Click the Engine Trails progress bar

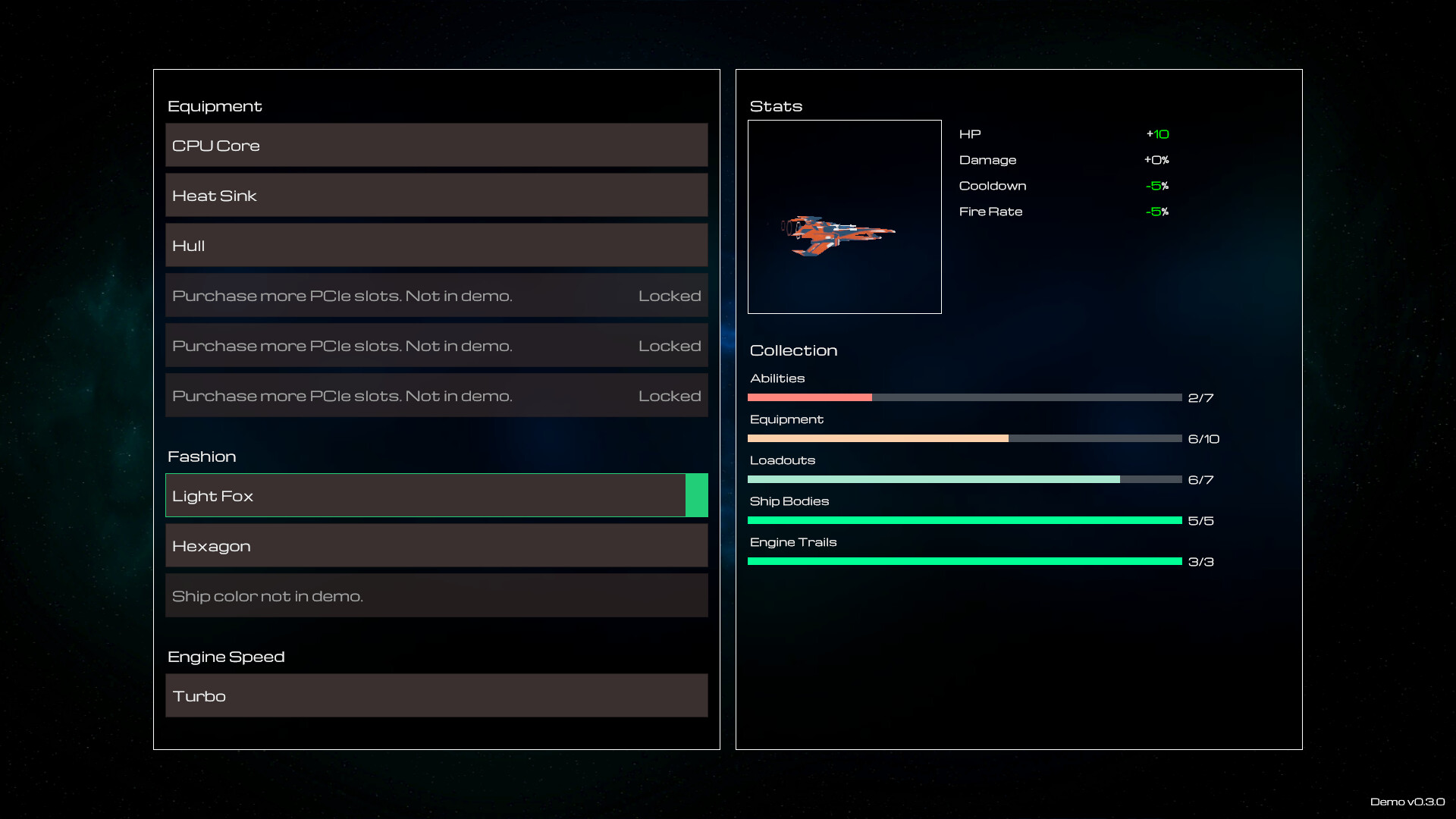963,561
